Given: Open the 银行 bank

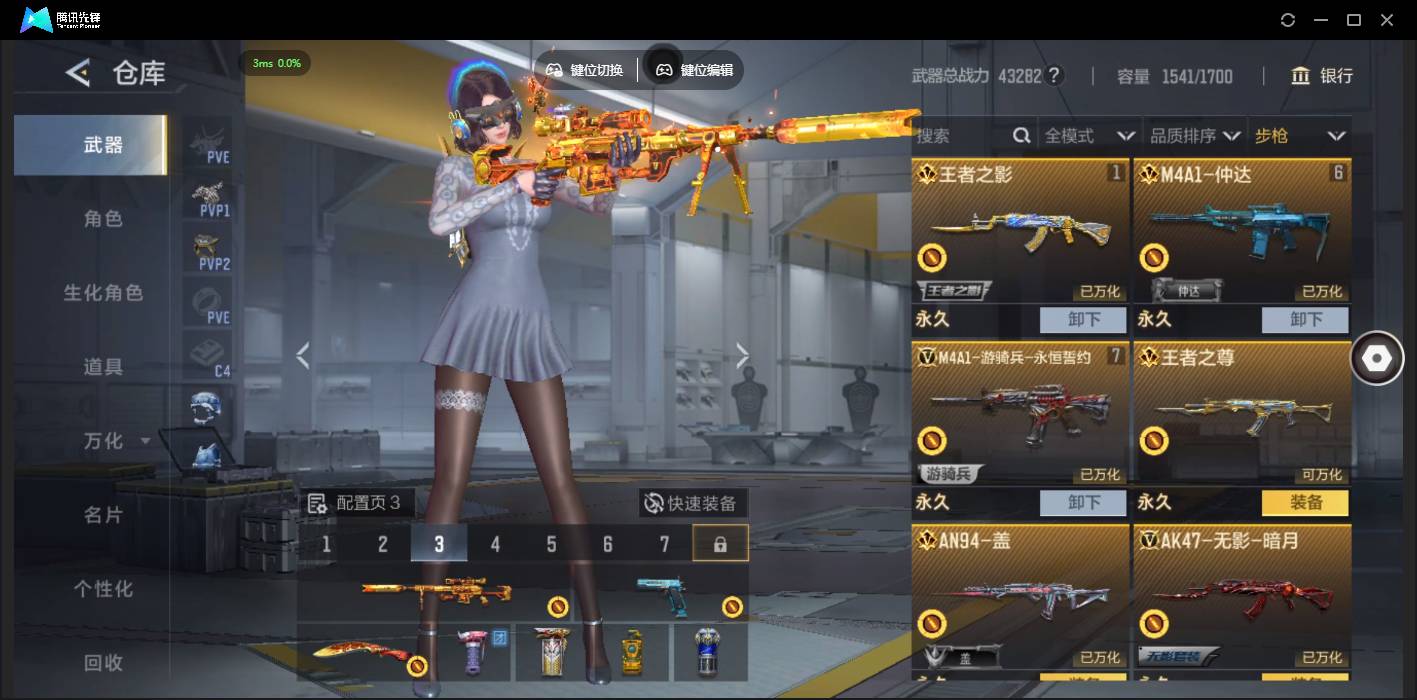Looking at the screenshot, I should 1322,76.
